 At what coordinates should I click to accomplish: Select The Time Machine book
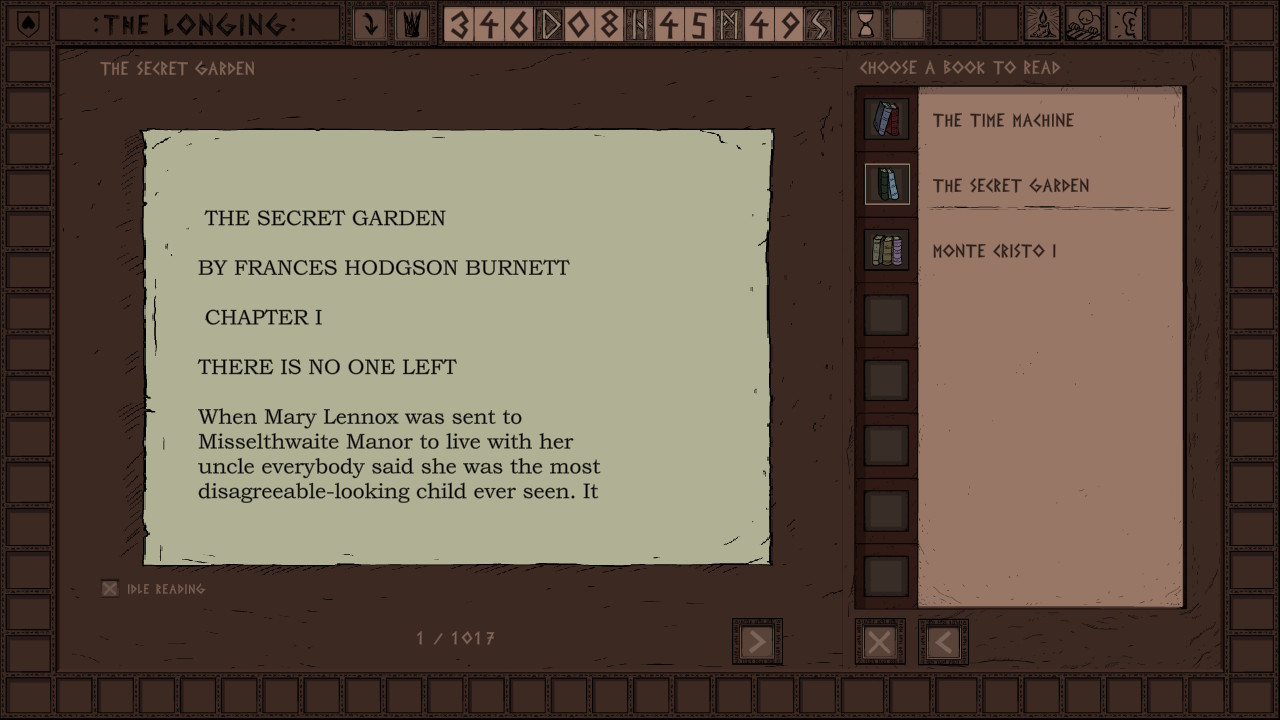click(1003, 121)
